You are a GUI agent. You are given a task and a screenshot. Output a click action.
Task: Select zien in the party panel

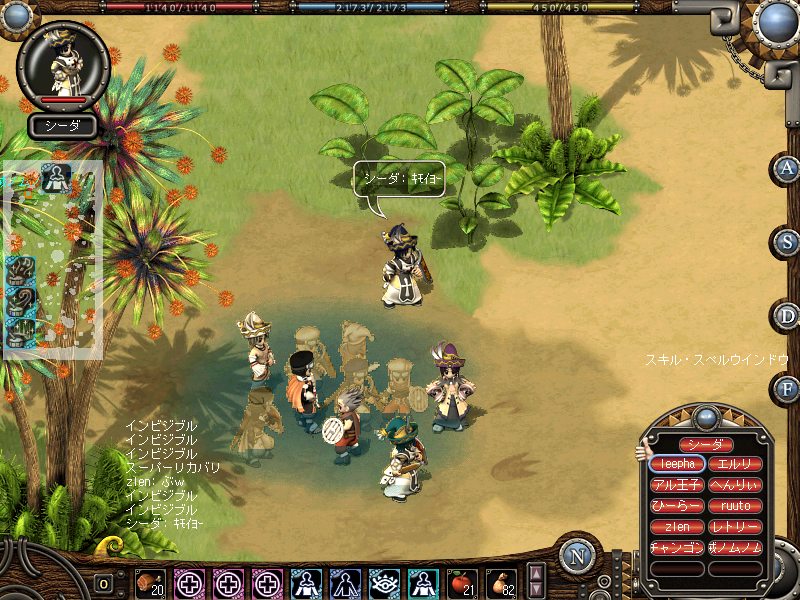coord(677,527)
